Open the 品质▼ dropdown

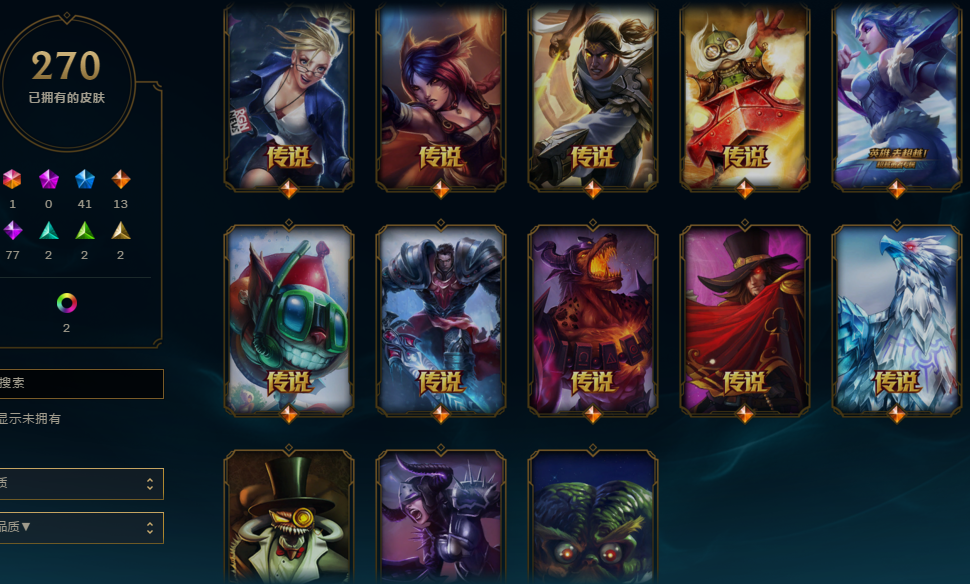click(80, 527)
